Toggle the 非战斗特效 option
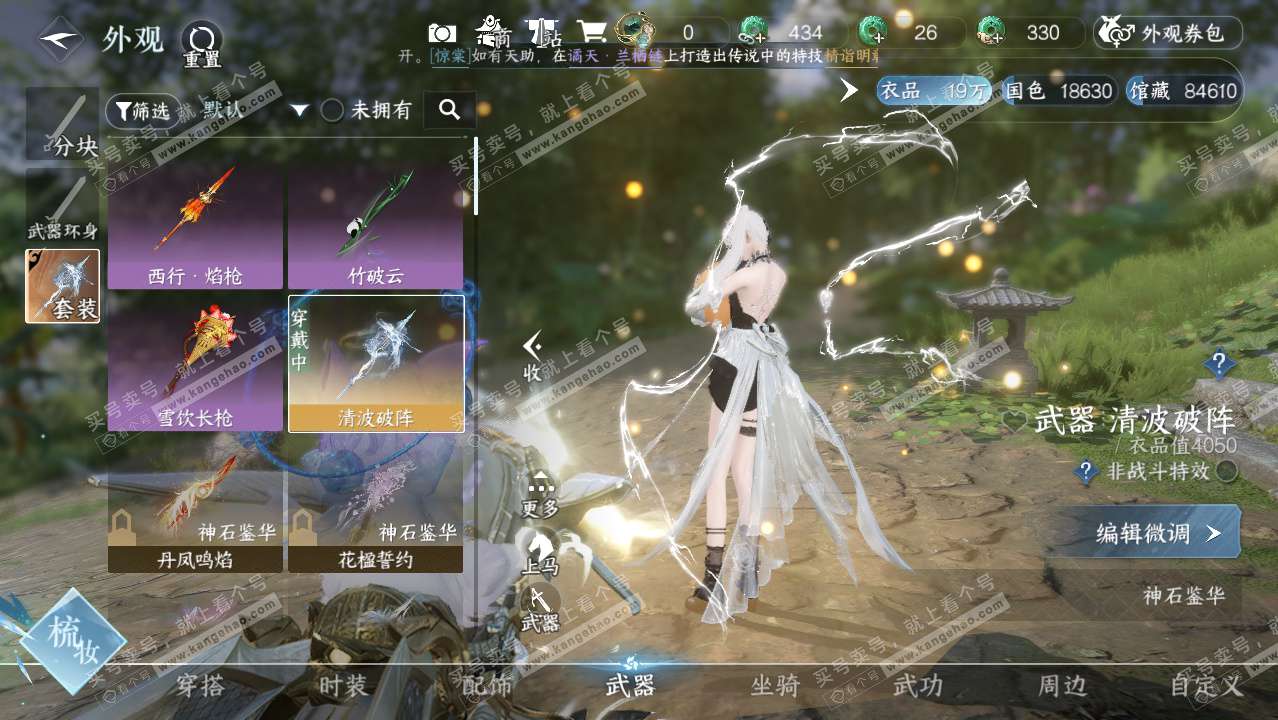Screen dimensions: 1278x720 pyautogui.click(x=1226, y=472)
